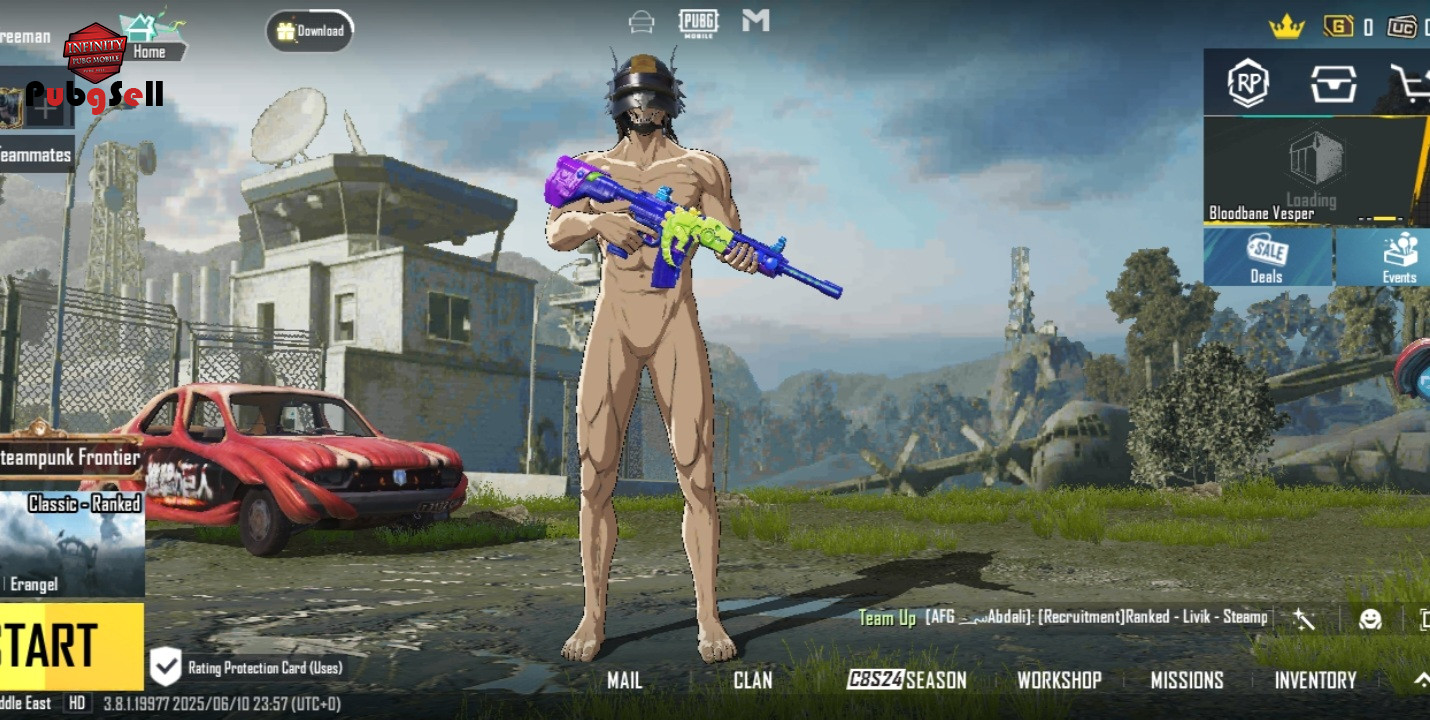Viewport: 1430px width, 720px height.
Task: Go to the WORKSHOP
Action: [x=1059, y=681]
